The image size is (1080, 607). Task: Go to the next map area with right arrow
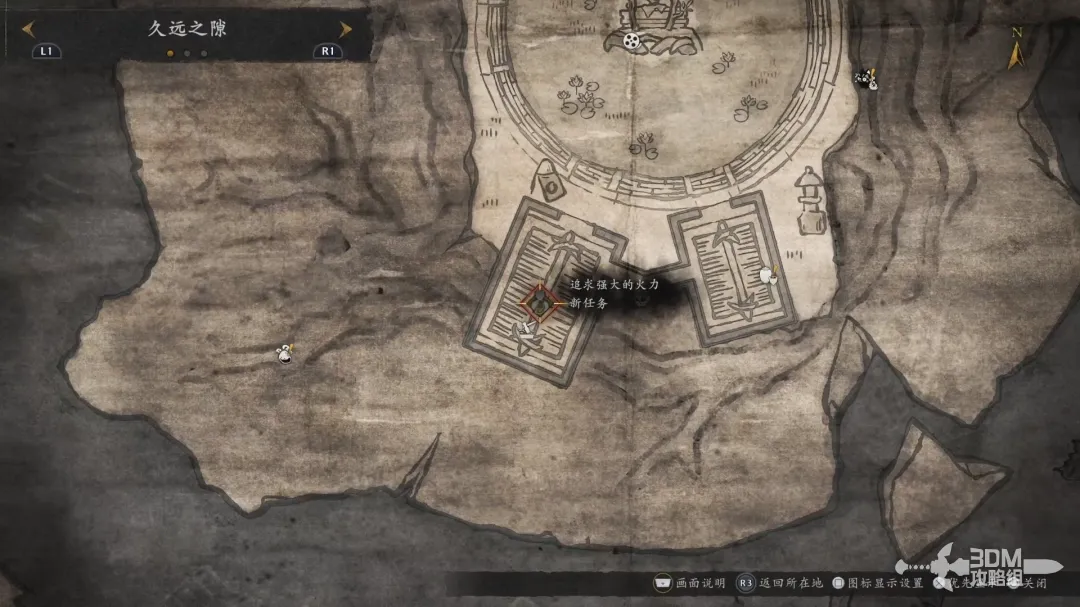tap(345, 30)
